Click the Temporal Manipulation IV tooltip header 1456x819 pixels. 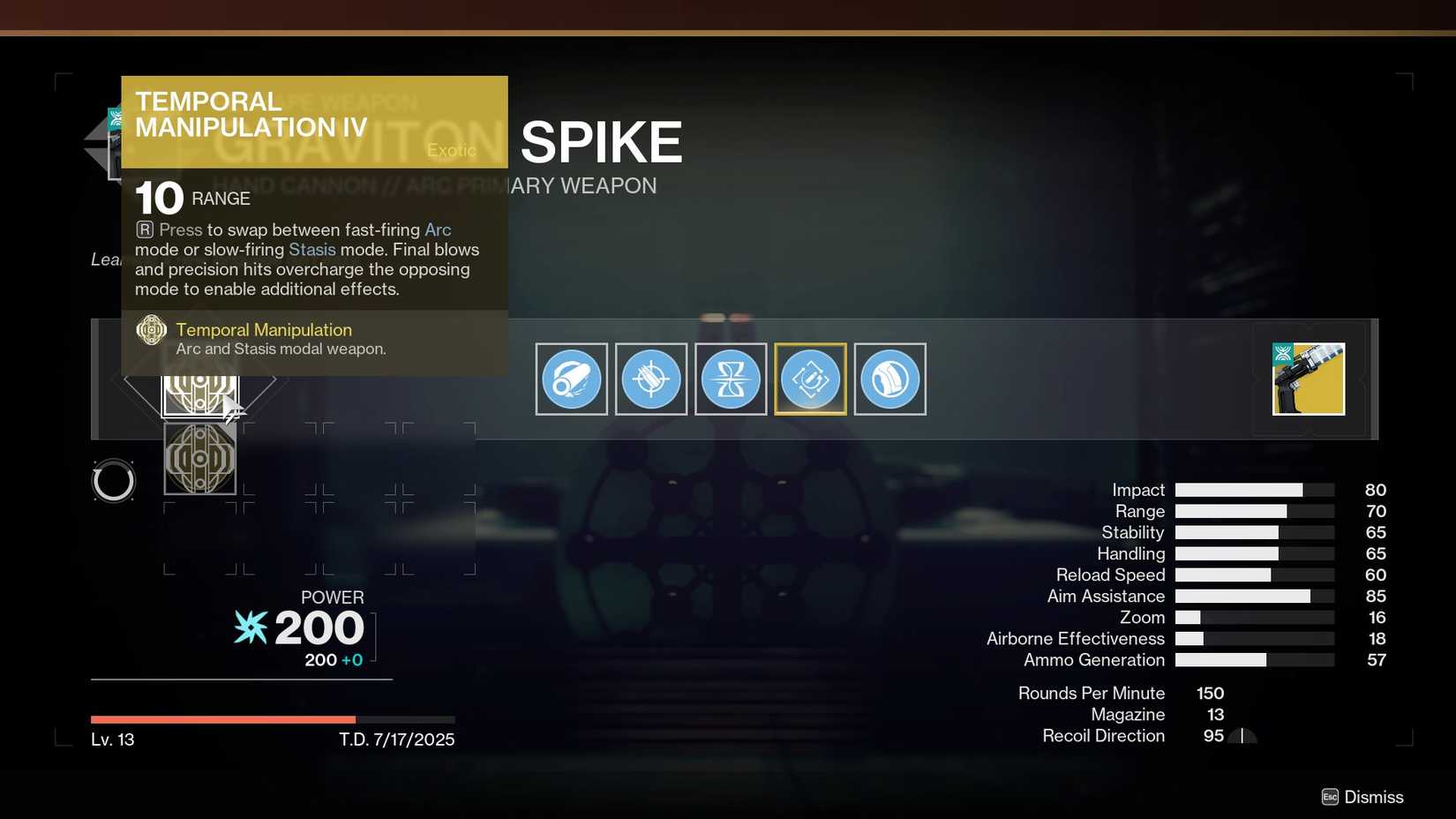251,114
